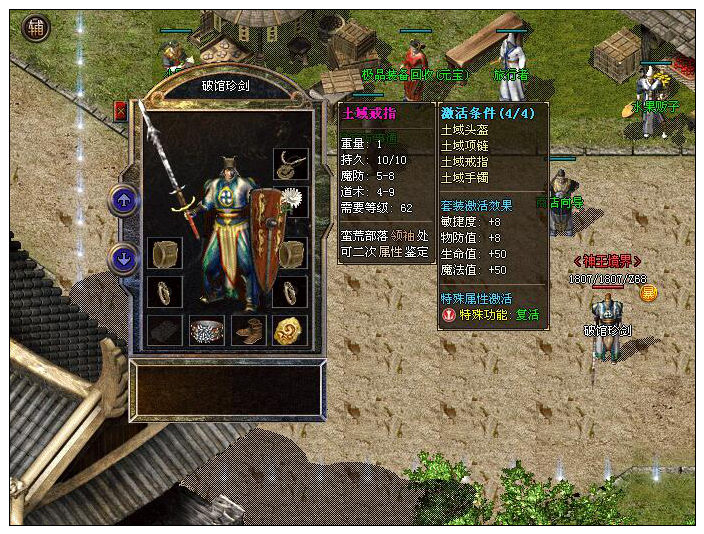The height and width of the screenshot is (534, 704).
Task: Click the blue up-arrow panel button
Action: pyautogui.click(x=124, y=200)
